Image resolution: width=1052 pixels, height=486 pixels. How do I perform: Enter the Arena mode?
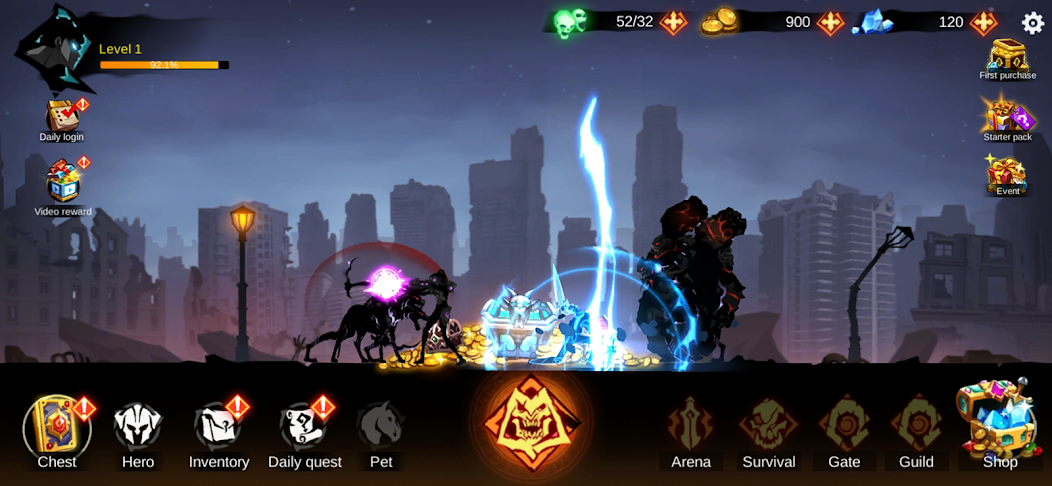pos(691,427)
